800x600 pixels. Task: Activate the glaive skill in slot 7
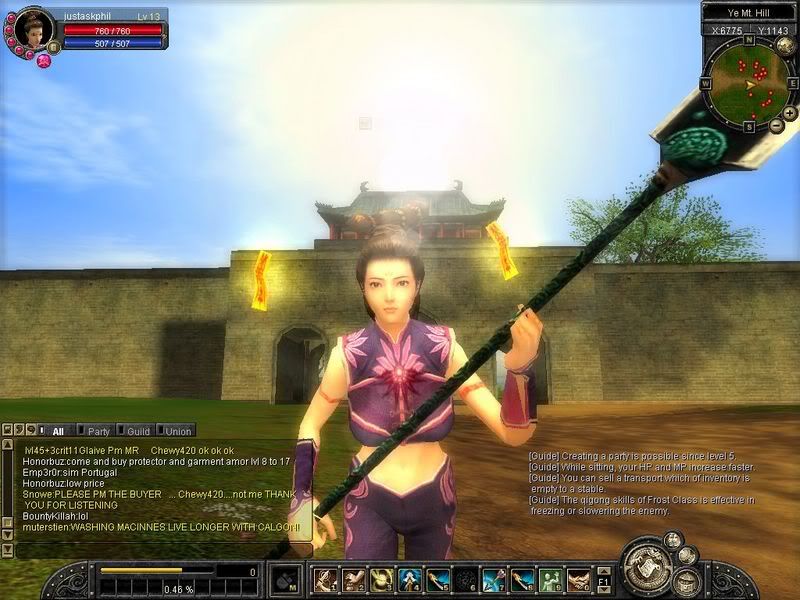494,580
